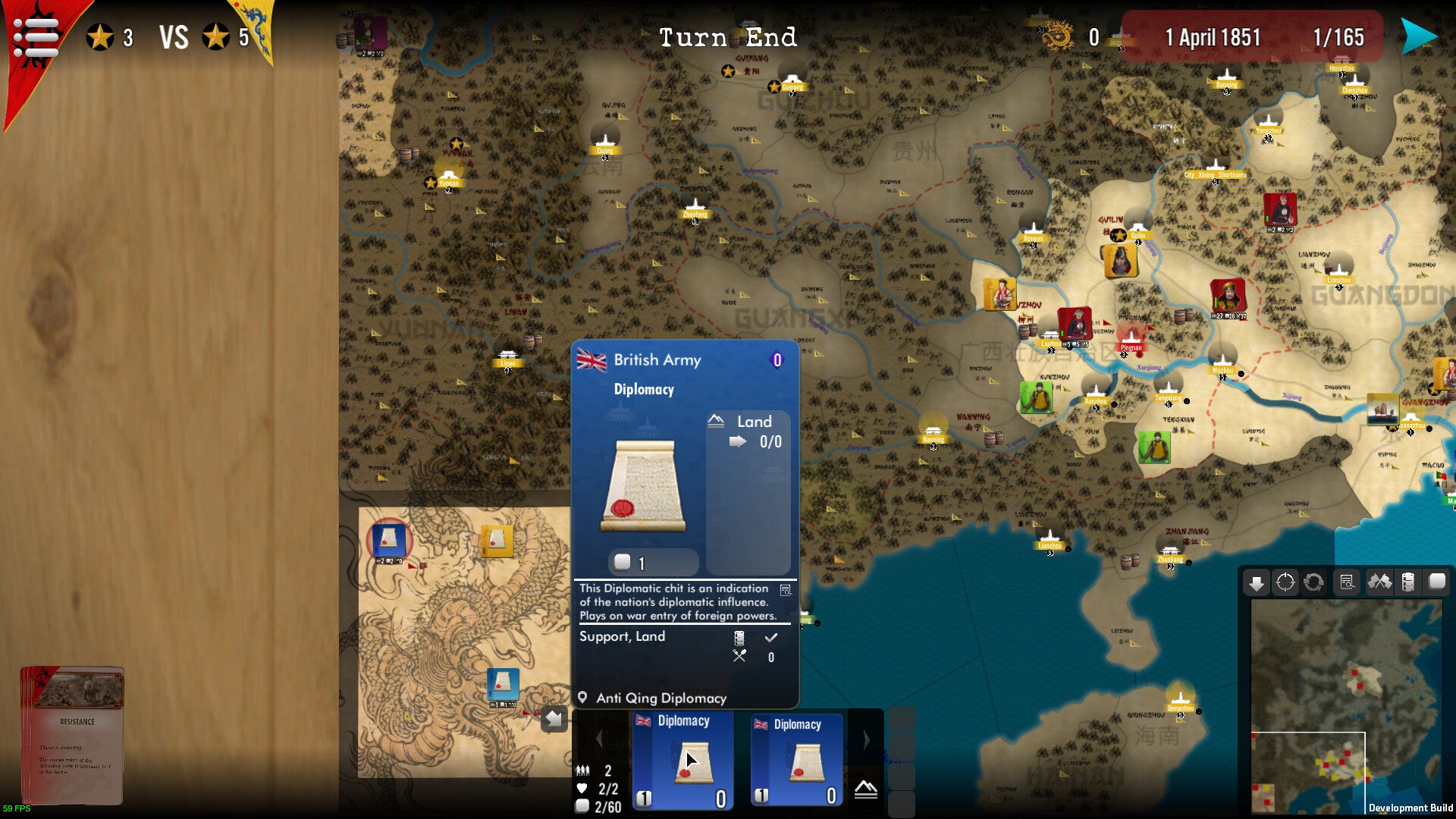Toggle the supply barrel map filter
Image resolution: width=1456 pixels, height=819 pixels.
pyautogui.click(x=1408, y=582)
